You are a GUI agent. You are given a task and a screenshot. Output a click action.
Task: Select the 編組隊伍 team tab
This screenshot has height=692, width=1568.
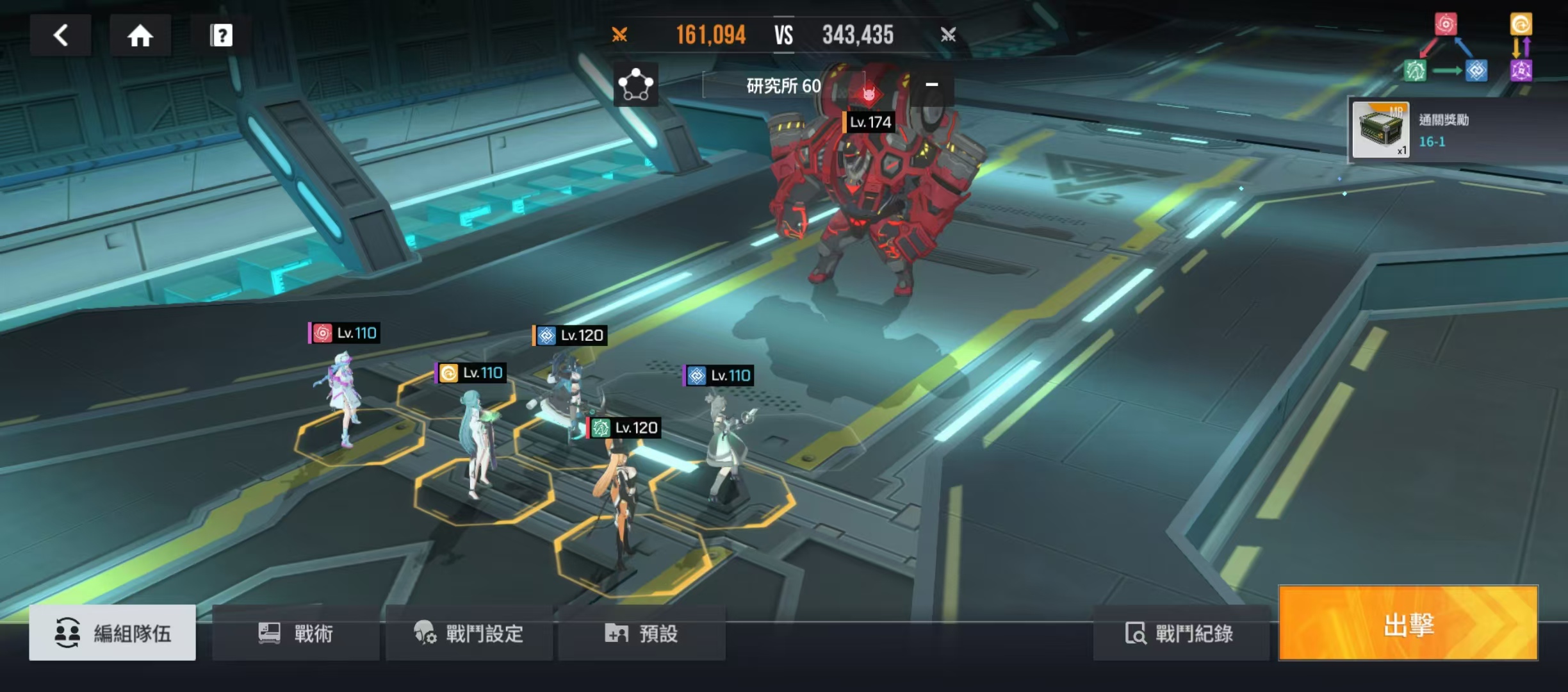click(x=112, y=633)
